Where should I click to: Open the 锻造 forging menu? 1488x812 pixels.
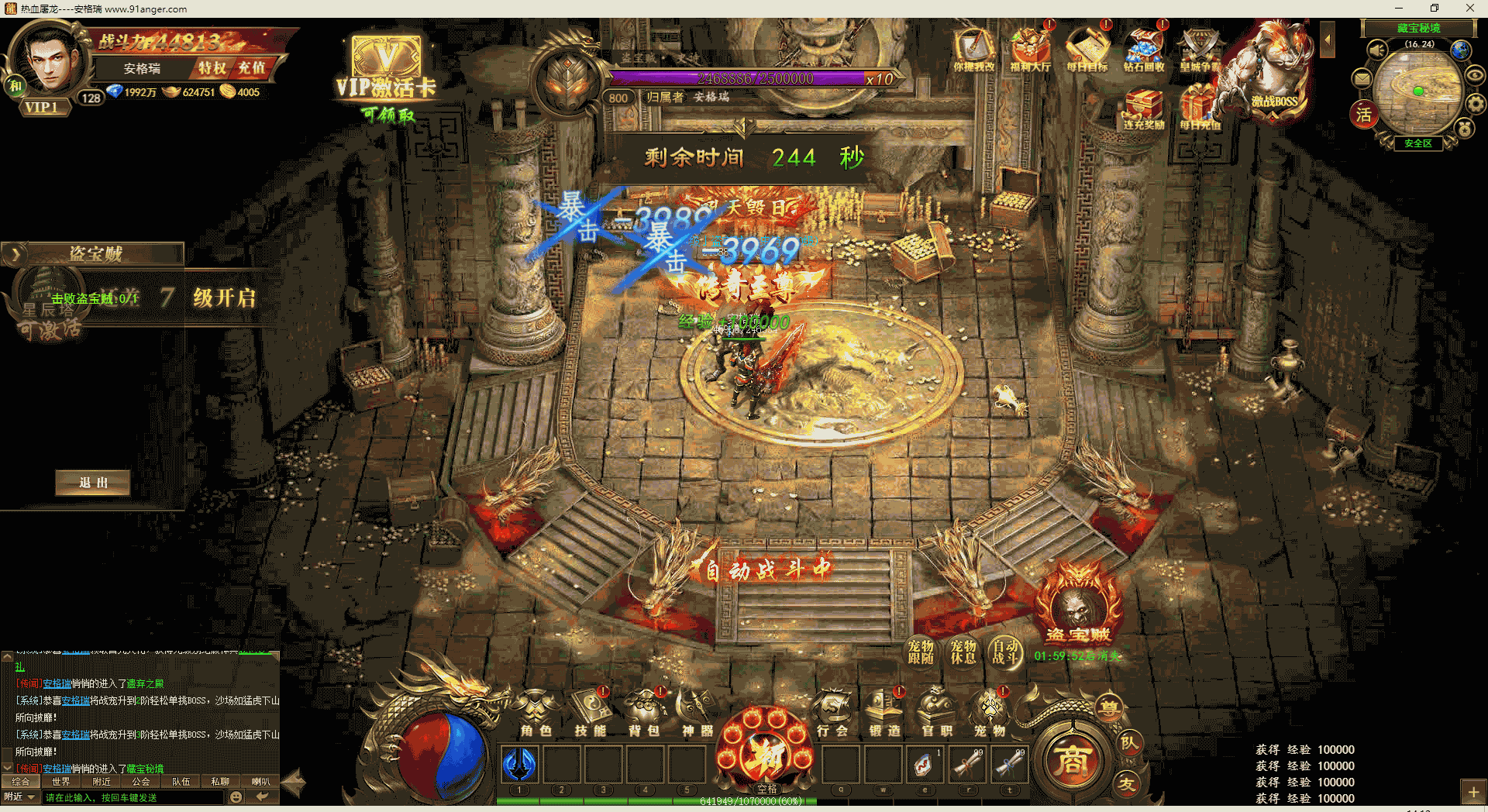tap(884, 713)
